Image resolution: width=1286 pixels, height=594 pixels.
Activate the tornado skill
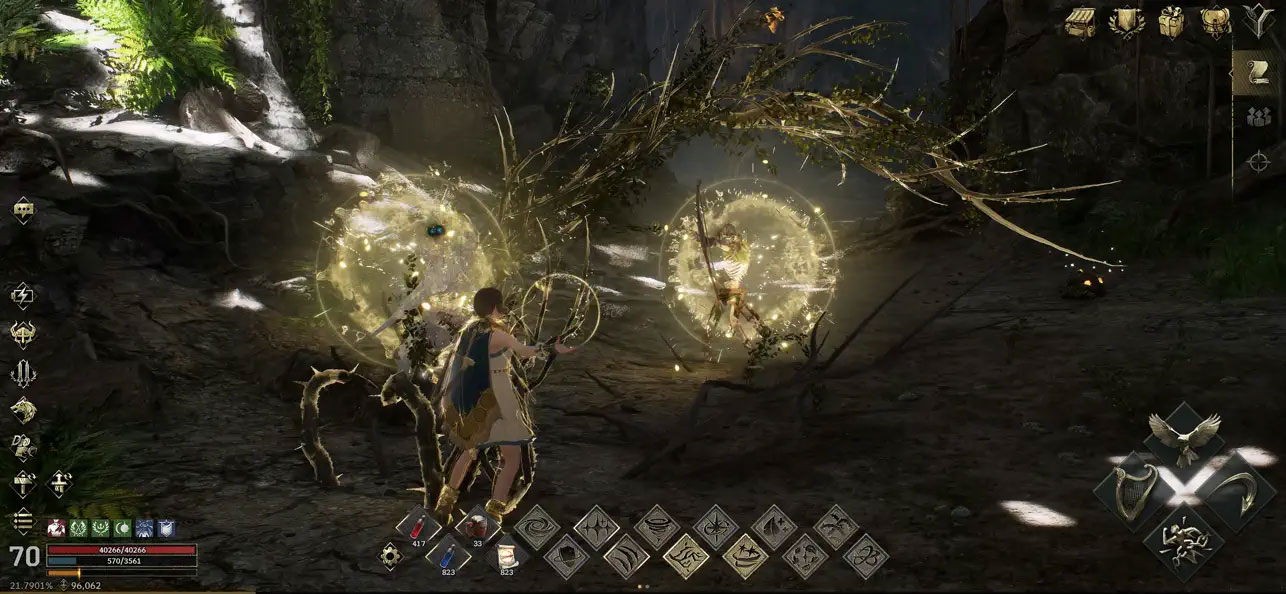[x=657, y=525]
